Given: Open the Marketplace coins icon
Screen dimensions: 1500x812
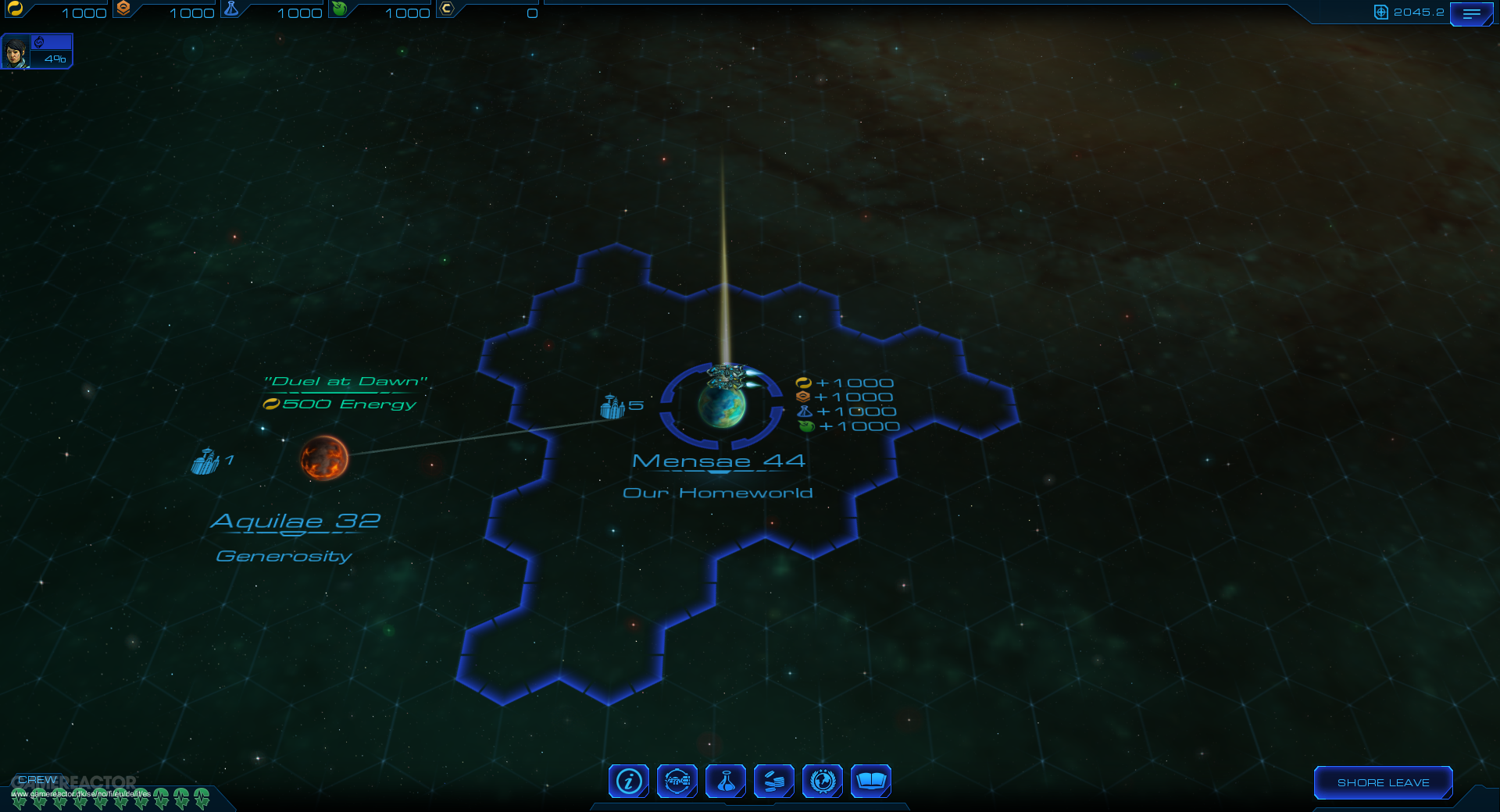Looking at the screenshot, I should (x=774, y=781).
